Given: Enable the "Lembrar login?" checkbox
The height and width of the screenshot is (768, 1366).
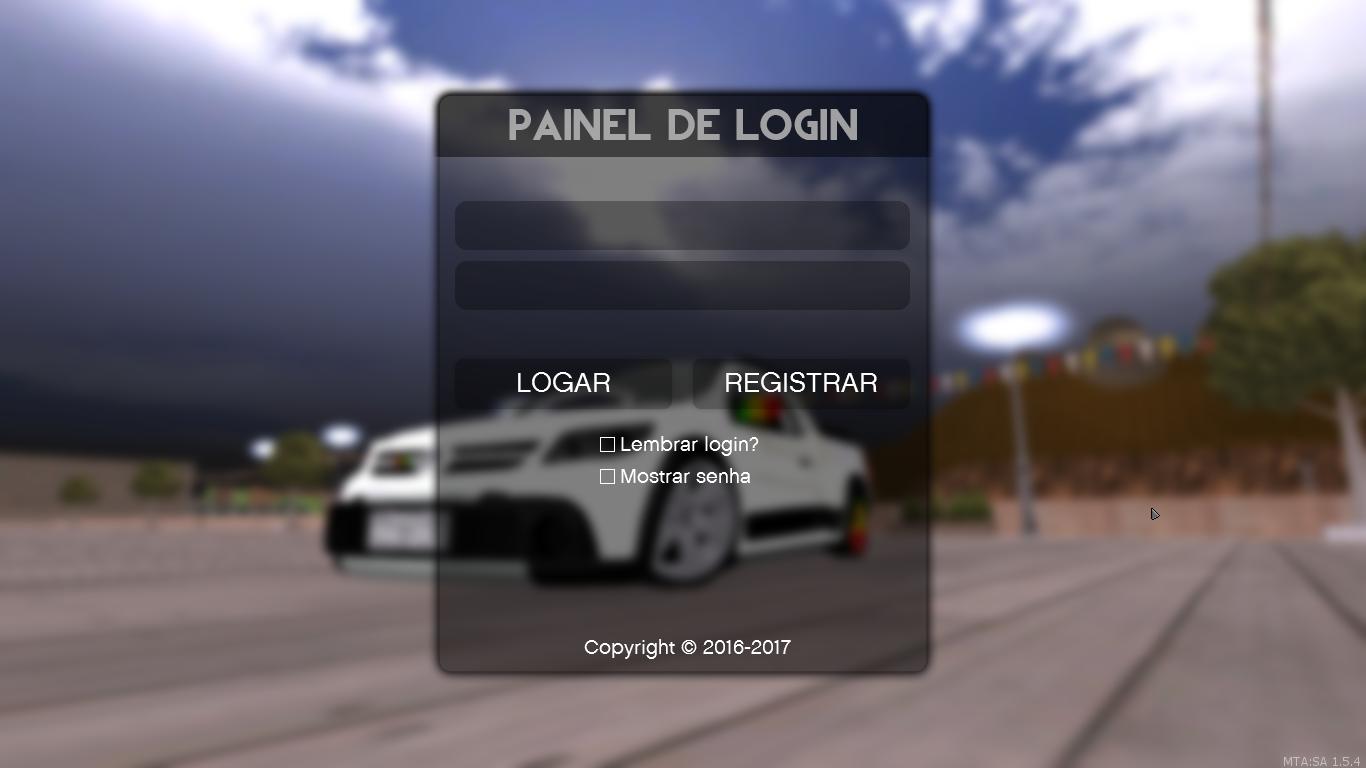Looking at the screenshot, I should click(606, 444).
